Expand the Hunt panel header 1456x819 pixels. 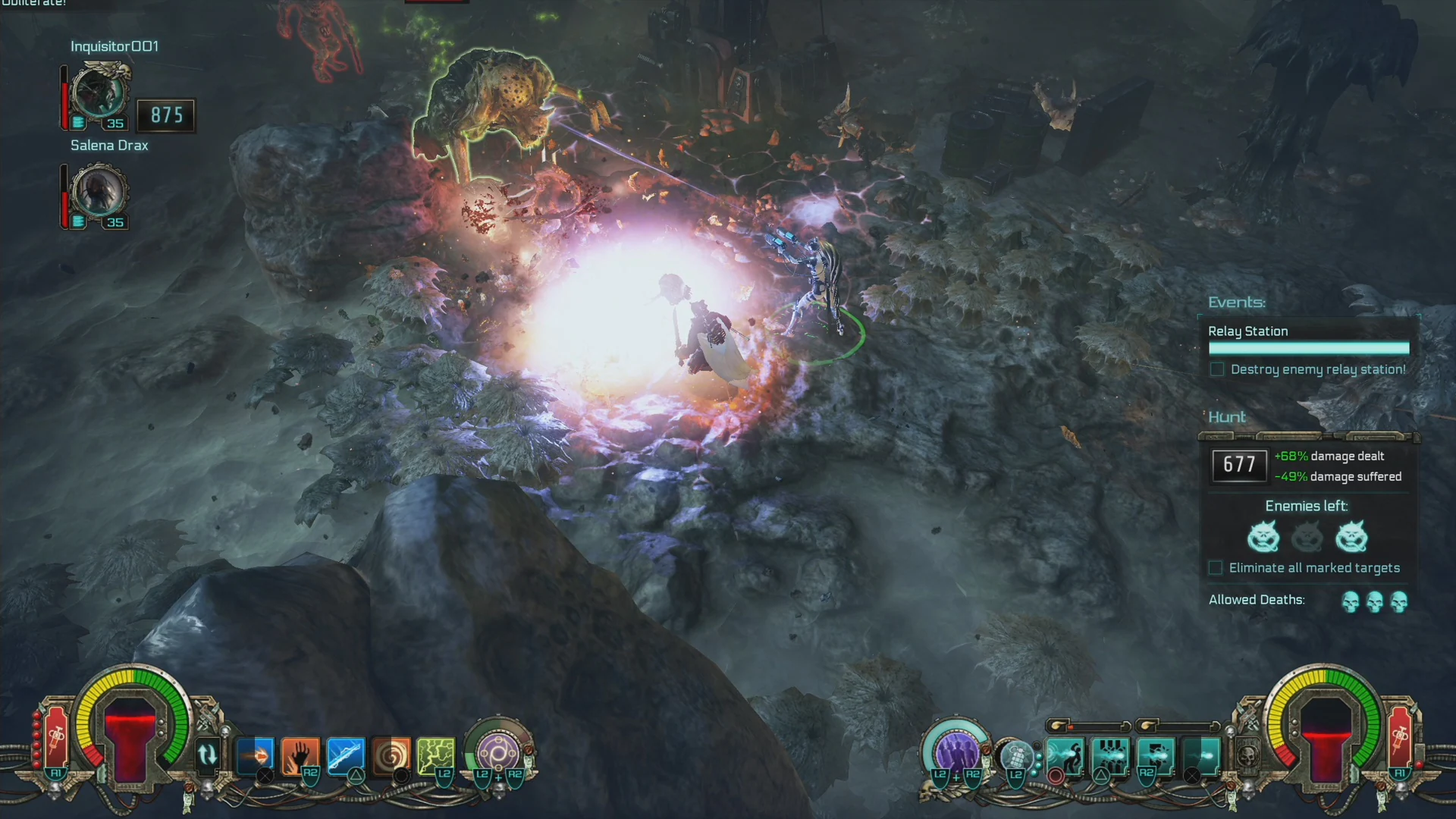(1227, 417)
